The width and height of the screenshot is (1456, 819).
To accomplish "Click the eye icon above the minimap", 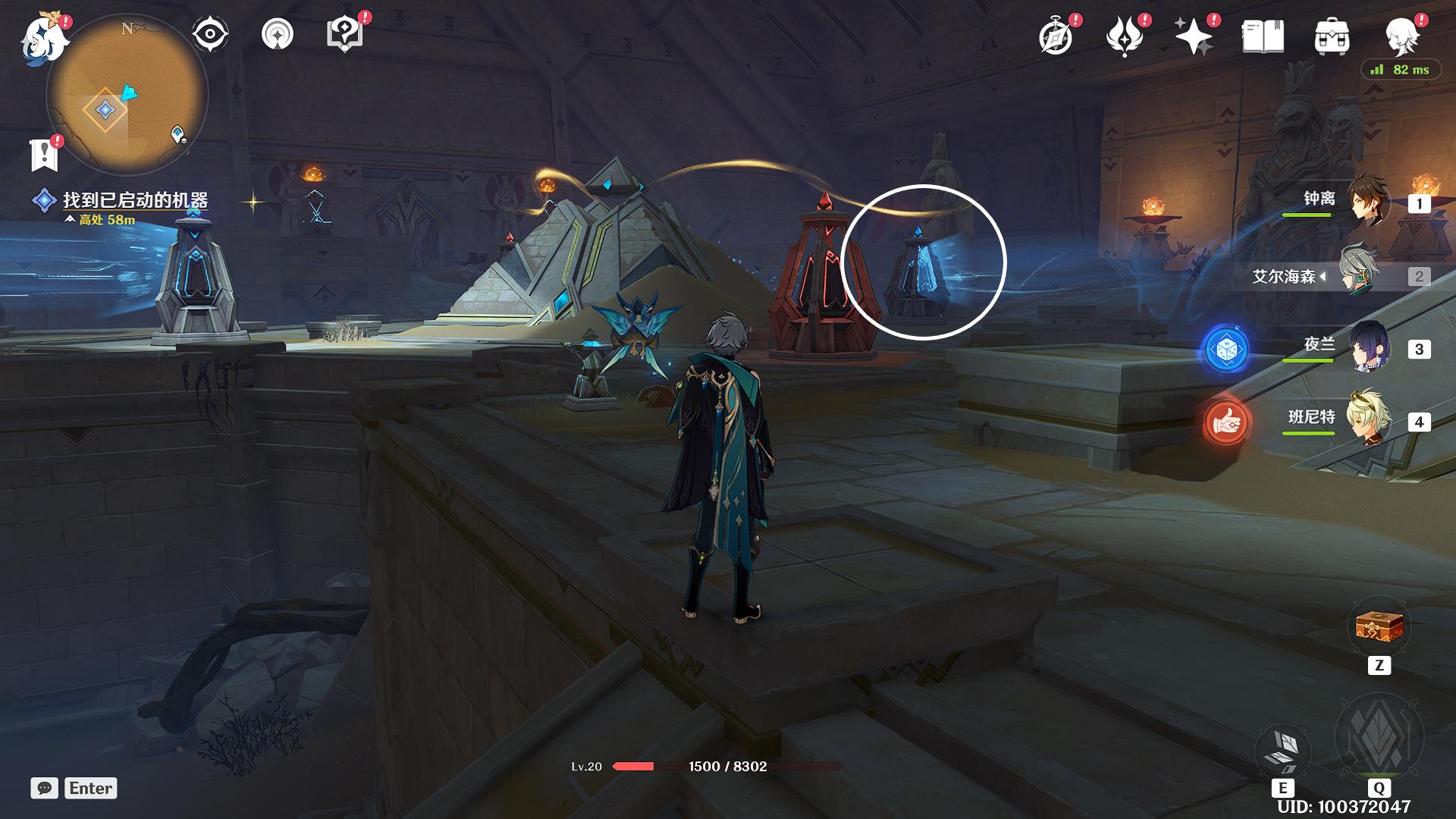I will 209,35.
